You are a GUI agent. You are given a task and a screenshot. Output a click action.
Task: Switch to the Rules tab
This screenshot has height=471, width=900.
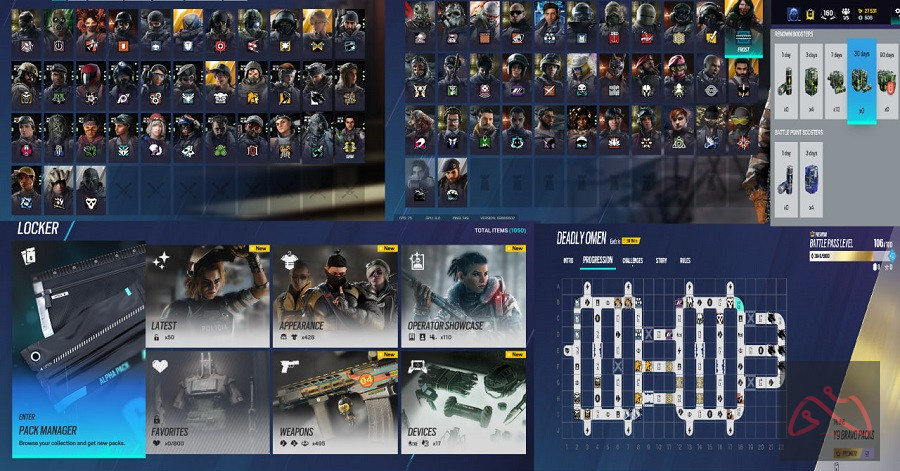coord(685,261)
